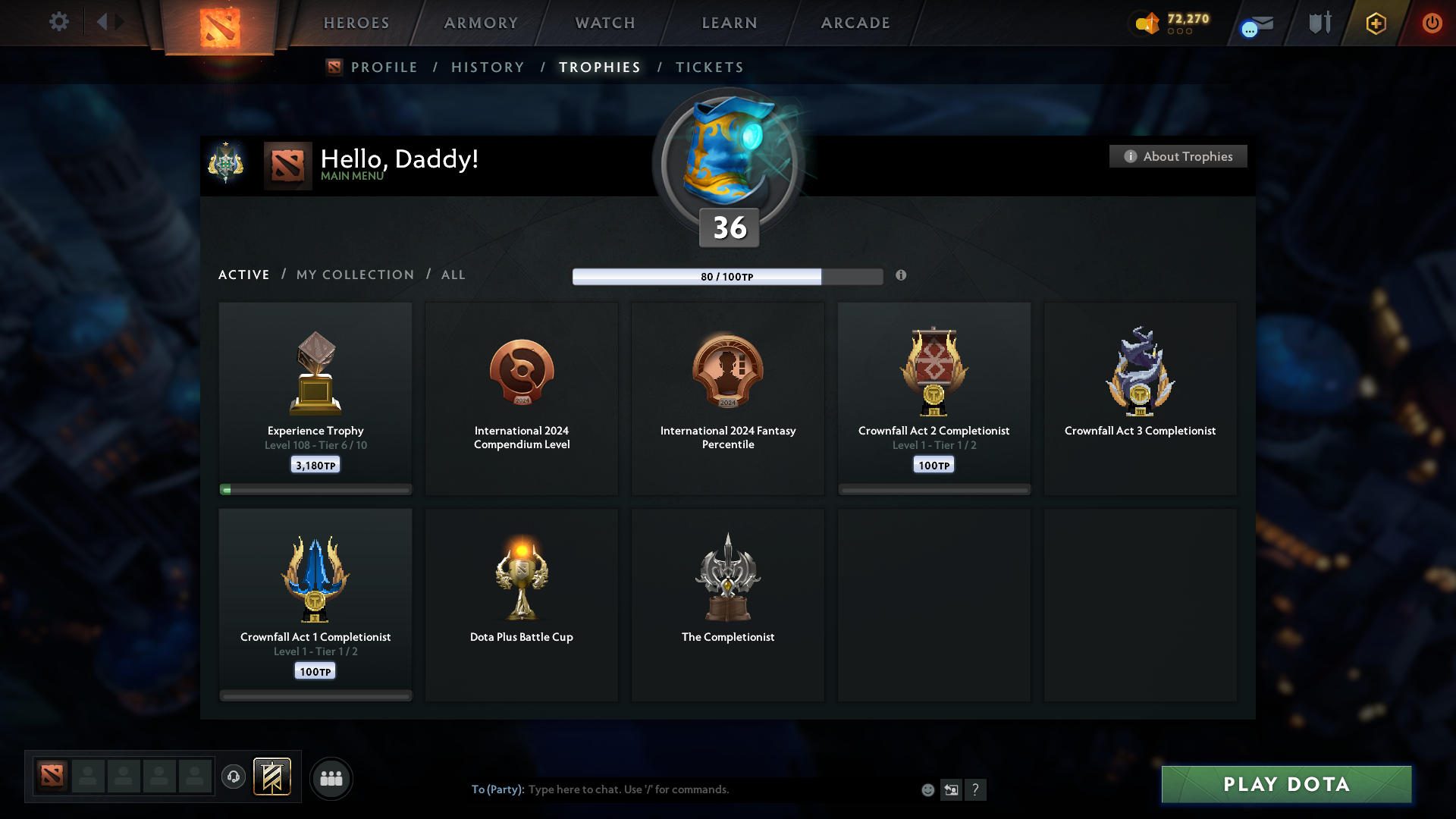The width and height of the screenshot is (1456, 819).
Task: Switch to the MY COLLECTION tab
Action: [x=354, y=275]
